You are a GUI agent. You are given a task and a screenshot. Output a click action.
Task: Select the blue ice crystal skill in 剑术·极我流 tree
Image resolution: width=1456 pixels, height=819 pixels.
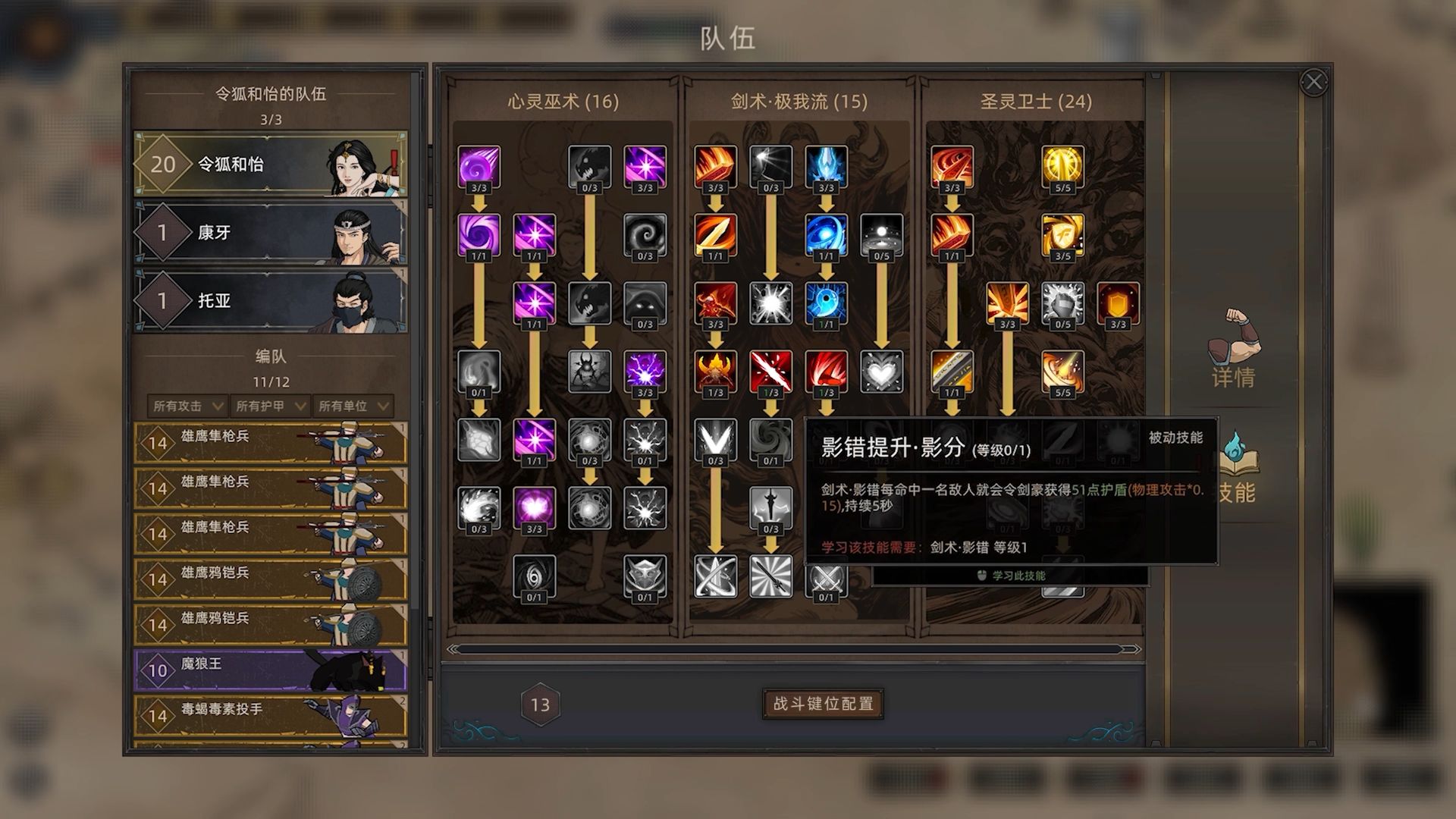pos(824,165)
